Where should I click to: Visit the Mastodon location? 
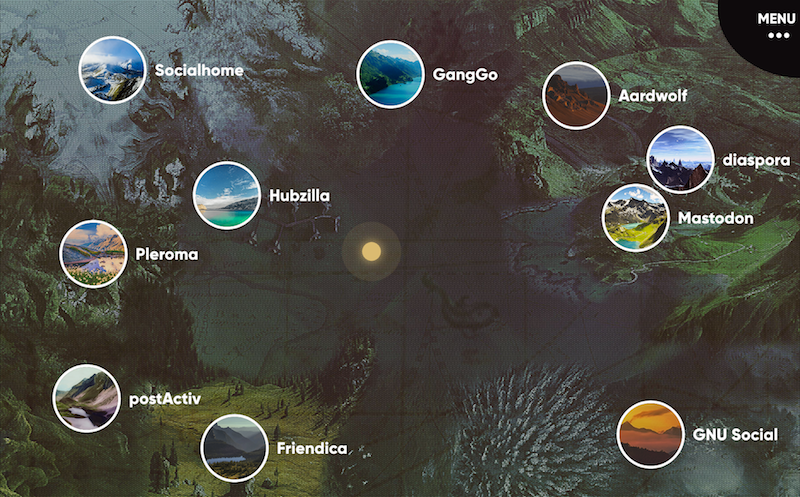click(635, 217)
